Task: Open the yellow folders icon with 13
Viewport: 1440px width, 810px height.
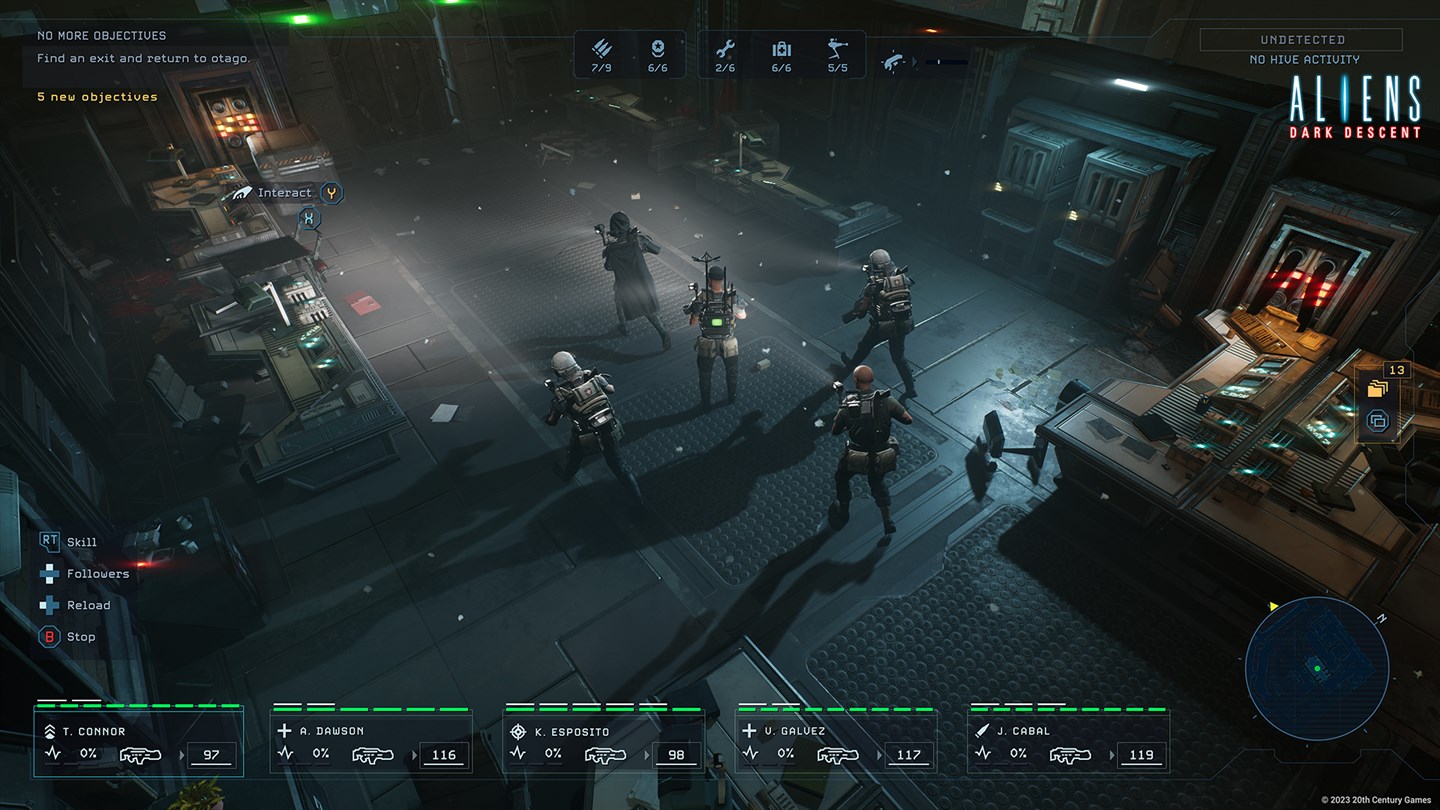Action: click(1378, 388)
